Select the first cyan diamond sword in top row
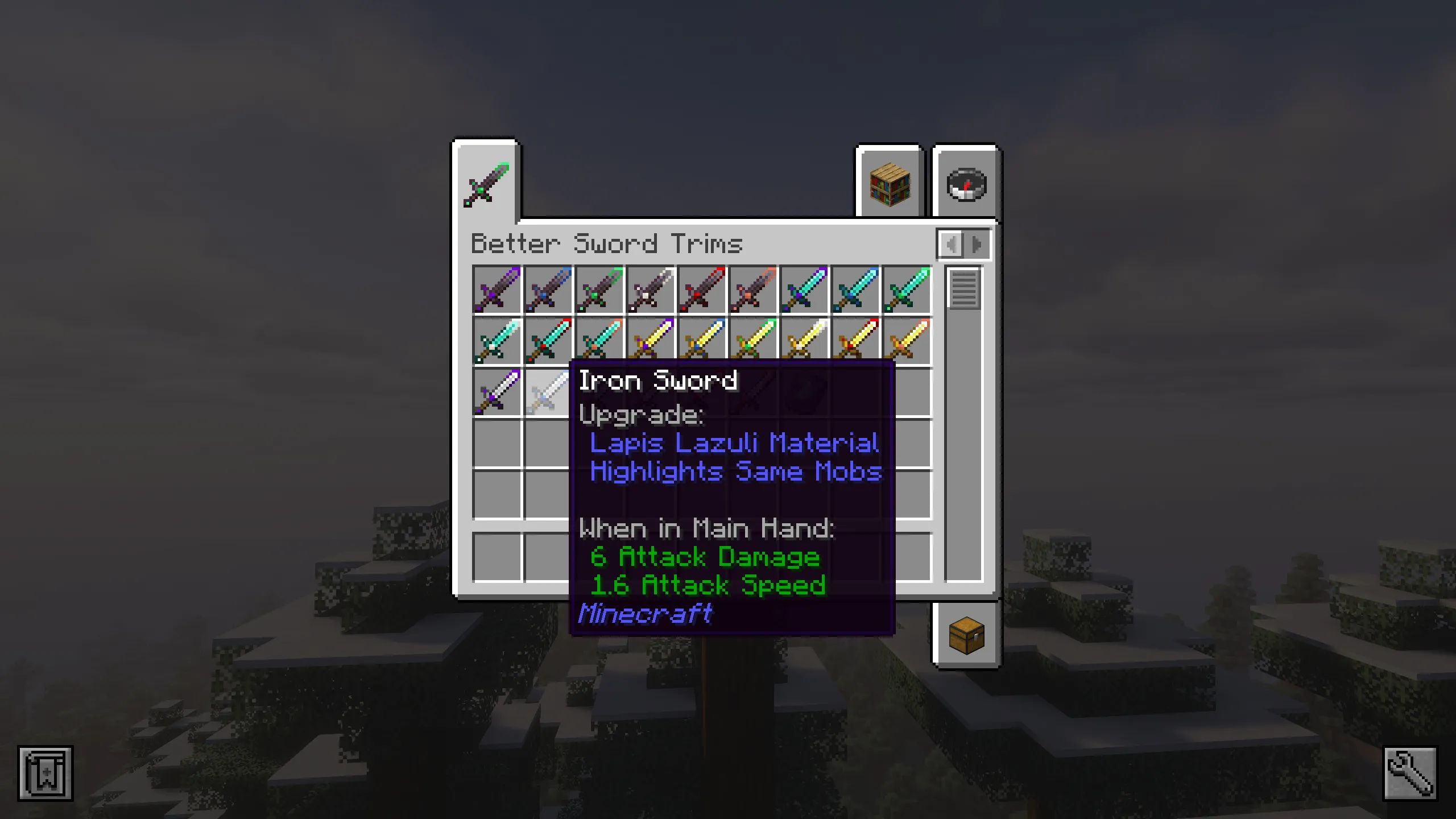Image resolution: width=1456 pixels, height=819 pixels. coord(804,290)
